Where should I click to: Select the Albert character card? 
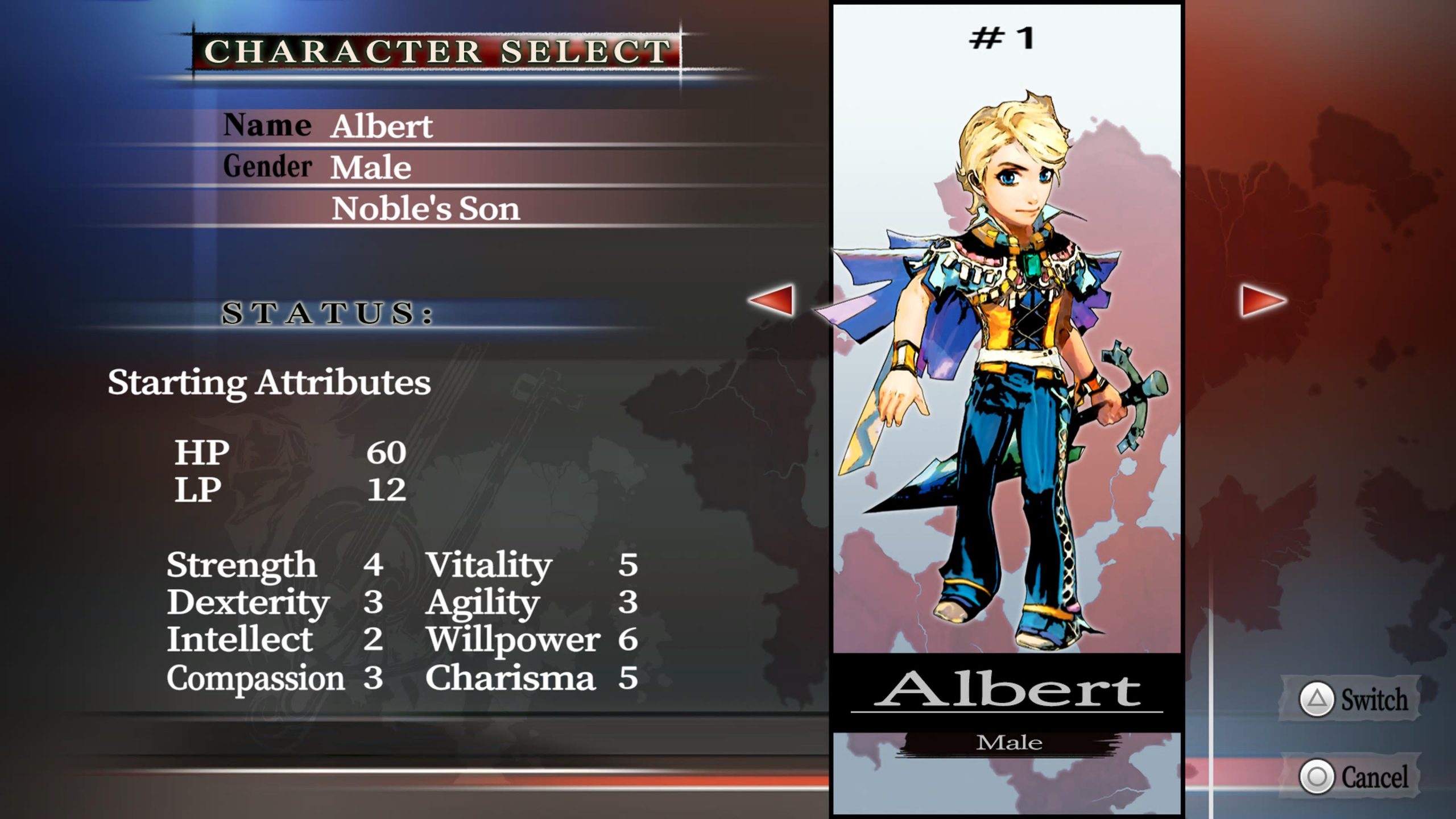1007,398
